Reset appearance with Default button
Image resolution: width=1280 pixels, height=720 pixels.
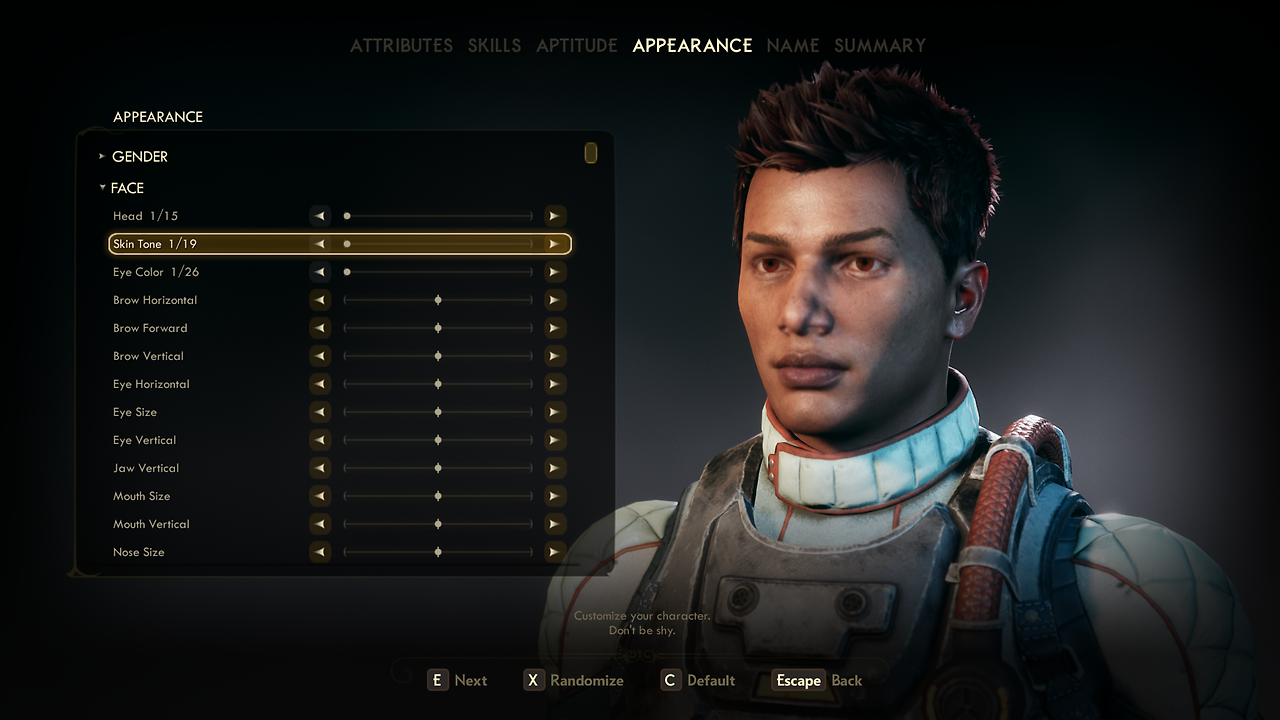[x=699, y=681]
